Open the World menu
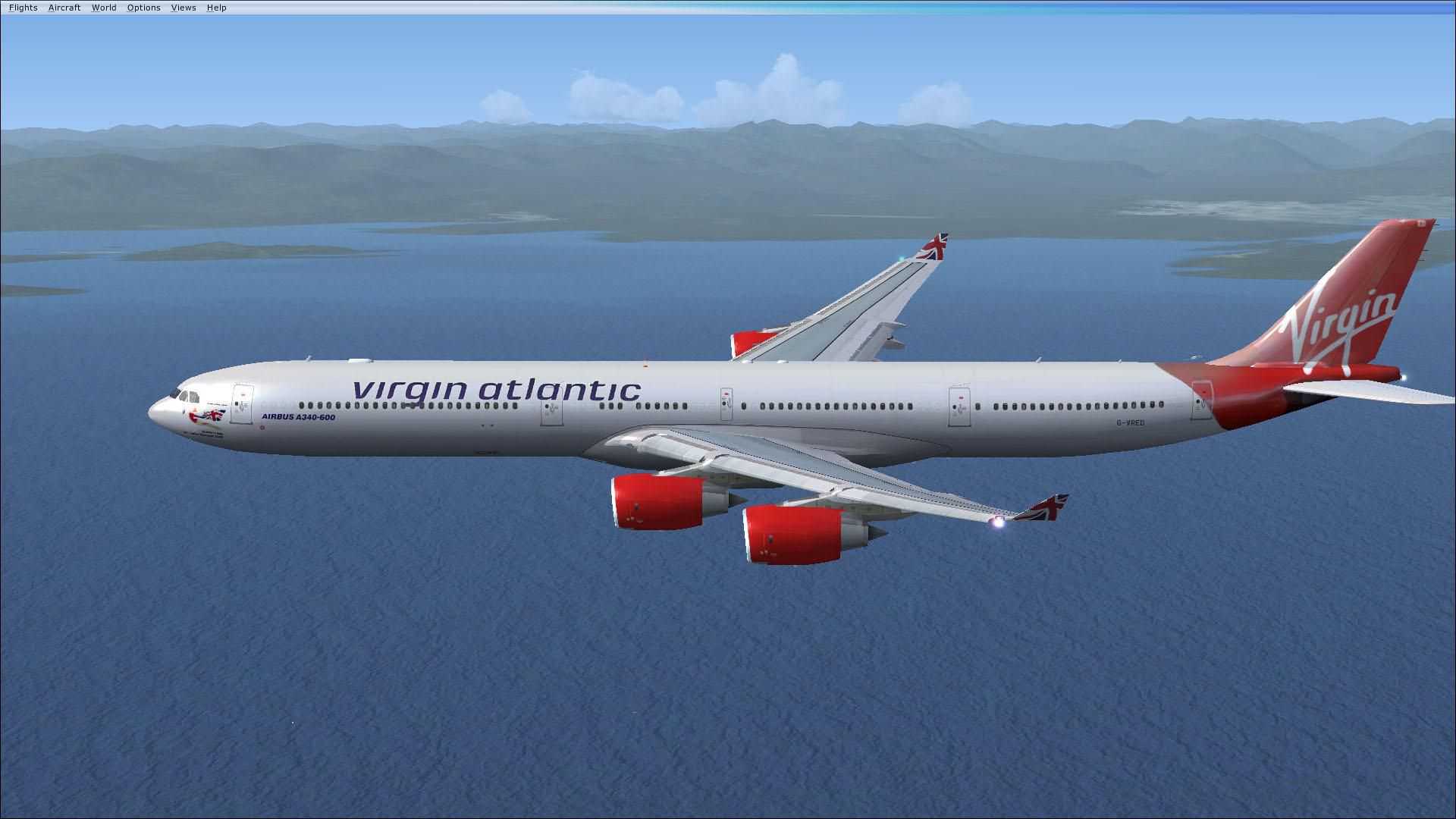 (x=104, y=7)
